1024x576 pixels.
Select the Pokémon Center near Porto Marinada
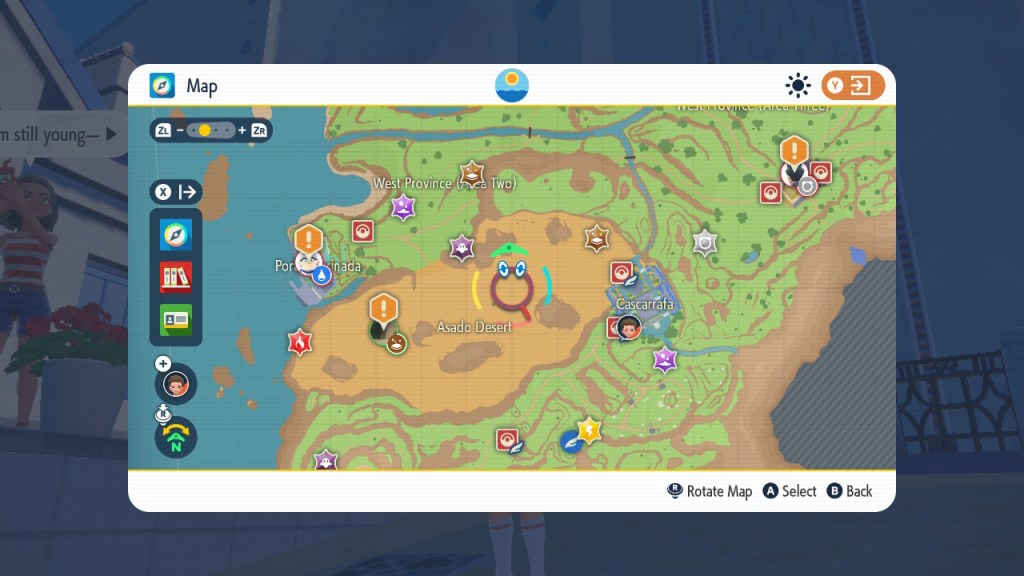click(362, 231)
